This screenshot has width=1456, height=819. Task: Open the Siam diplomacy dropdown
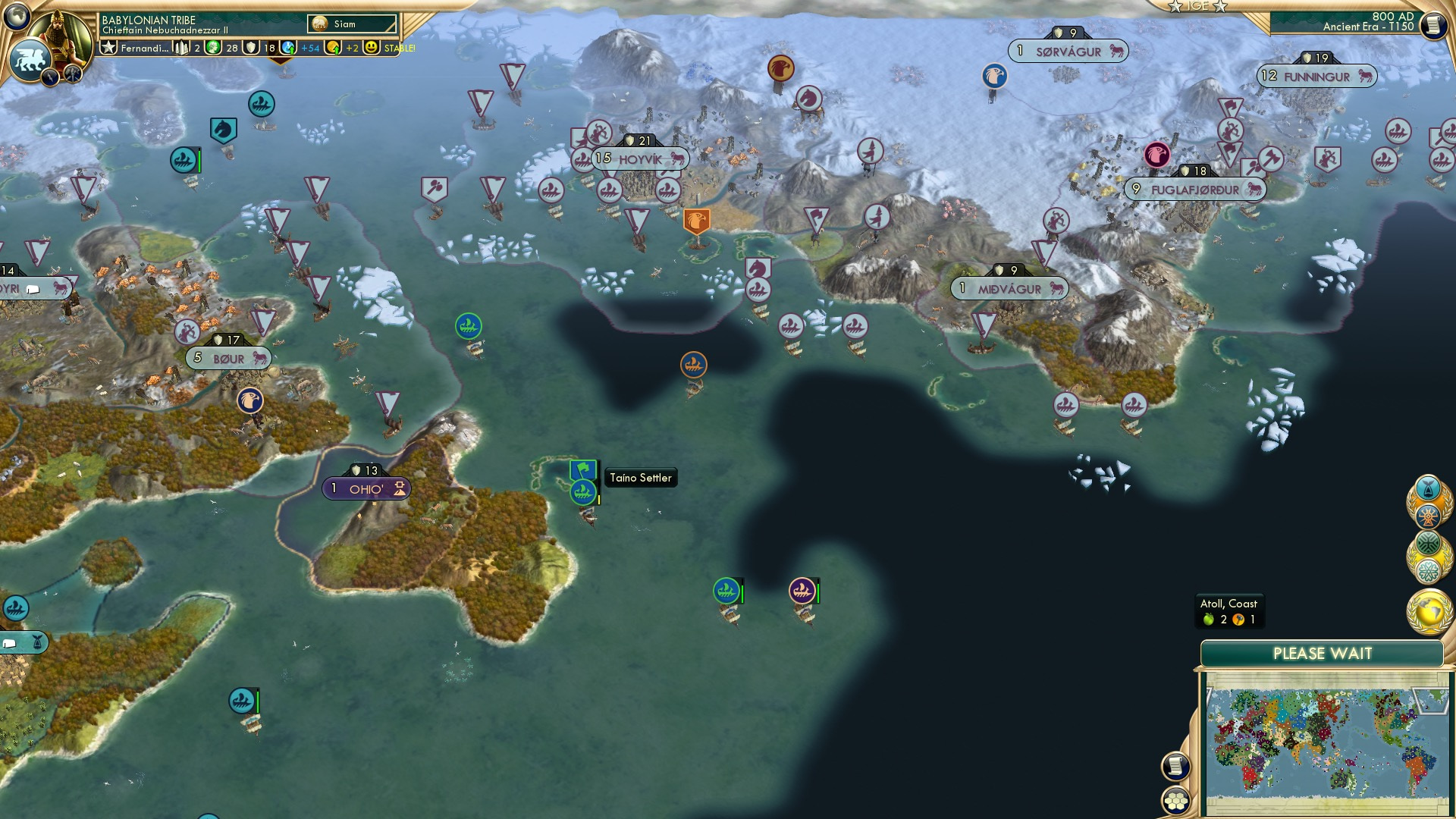pos(350,24)
